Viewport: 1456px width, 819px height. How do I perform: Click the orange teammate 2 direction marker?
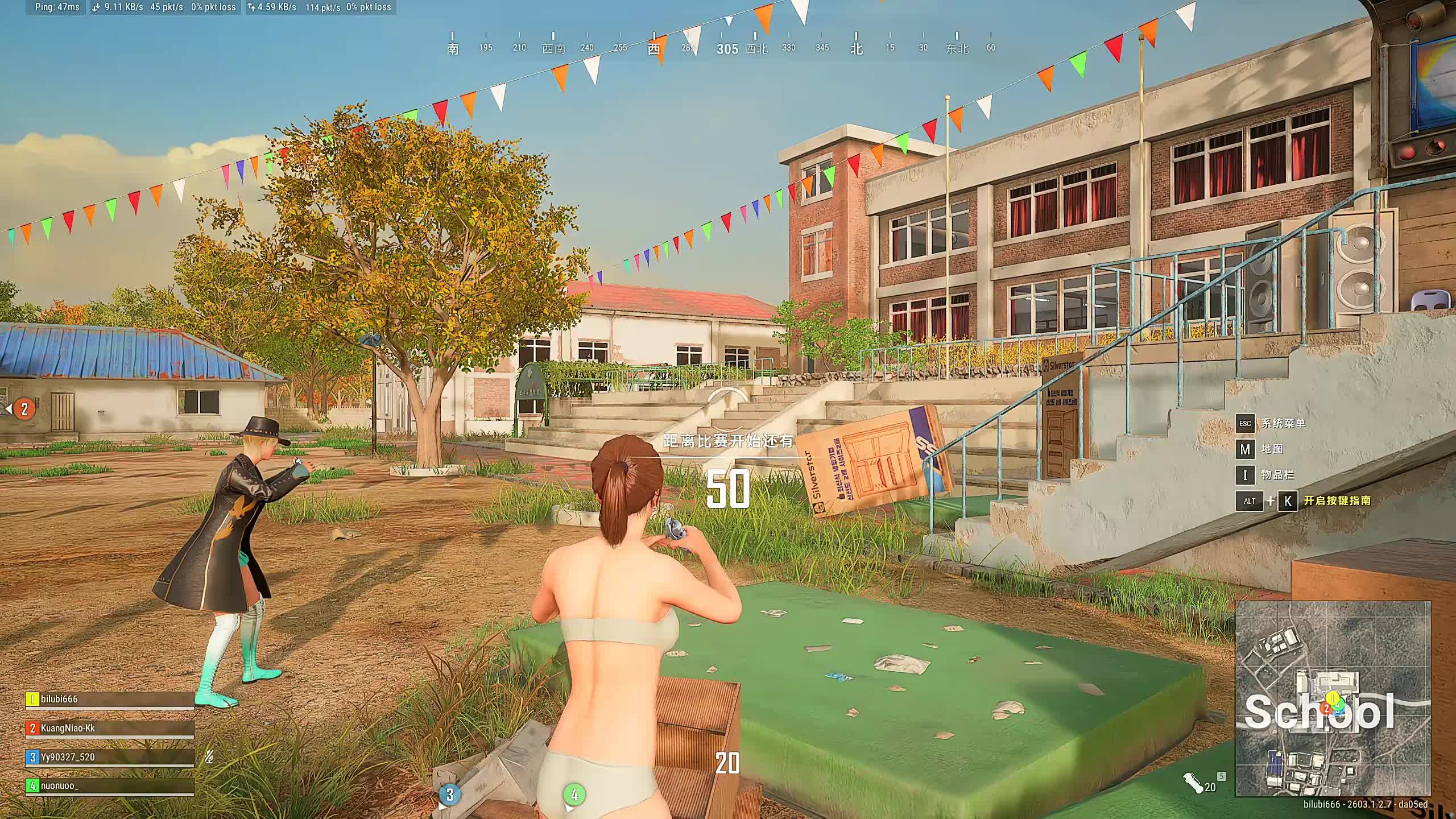(x=24, y=409)
